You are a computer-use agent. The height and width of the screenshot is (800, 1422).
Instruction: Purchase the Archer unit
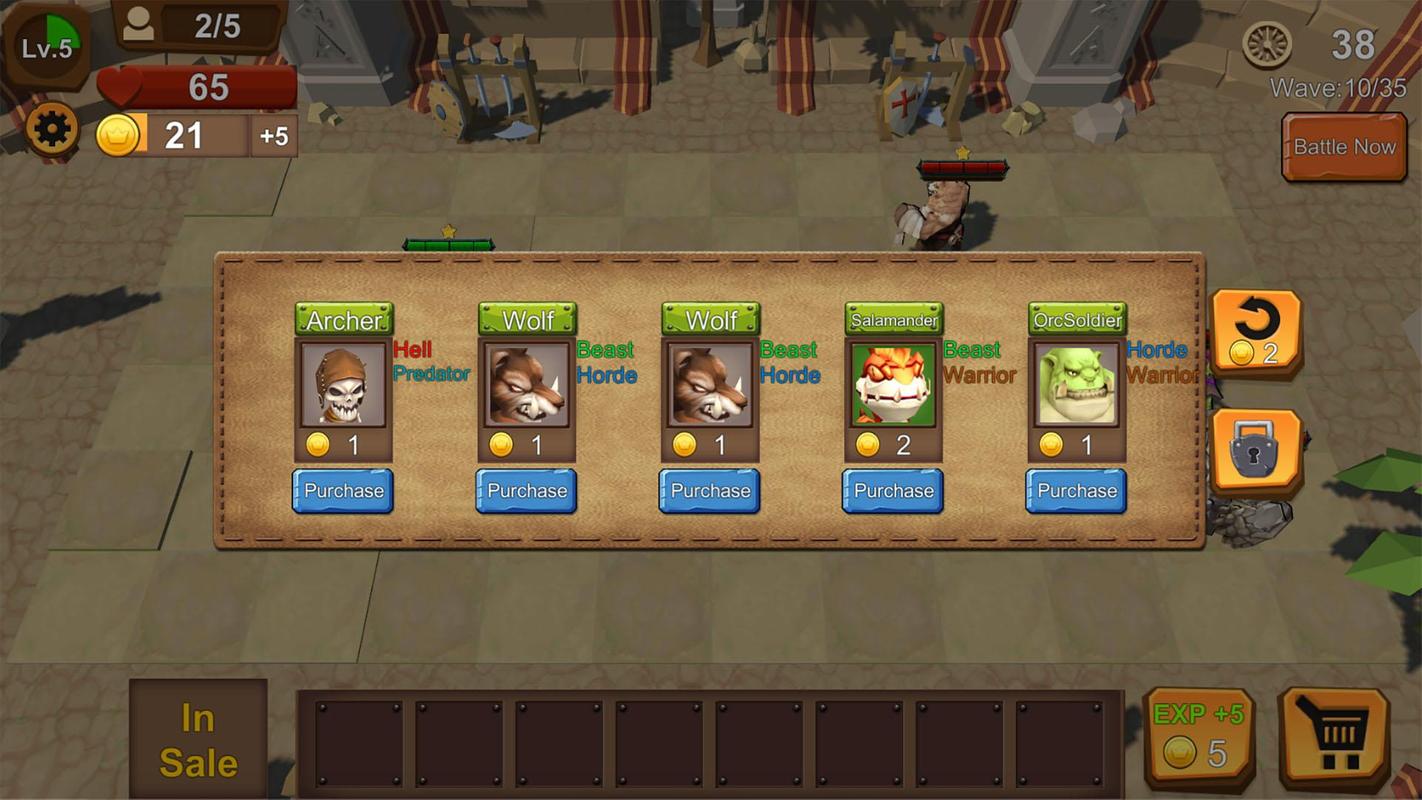click(343, 491)
